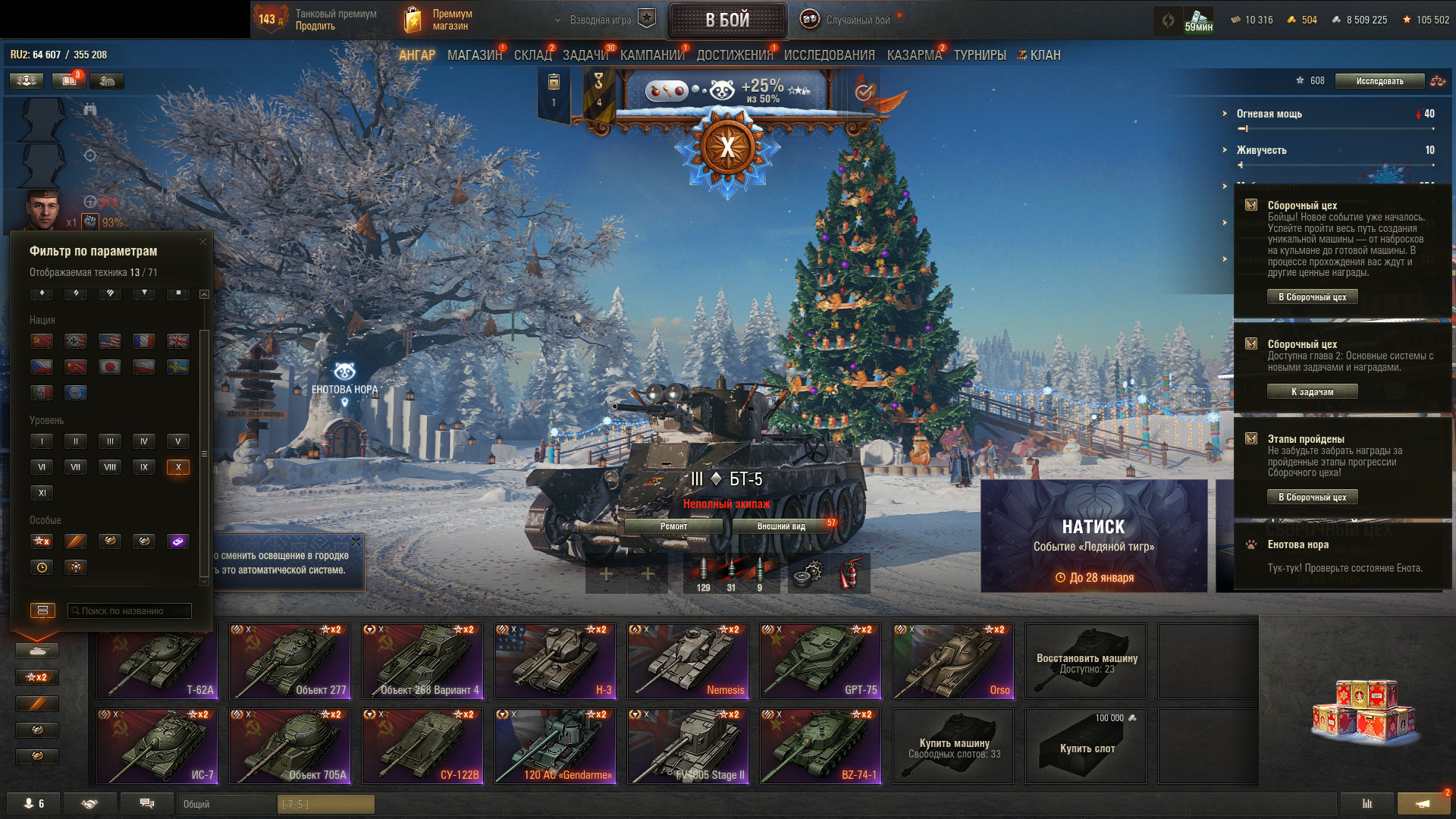Open the МАГАЗИН tab

pos(474,55)
